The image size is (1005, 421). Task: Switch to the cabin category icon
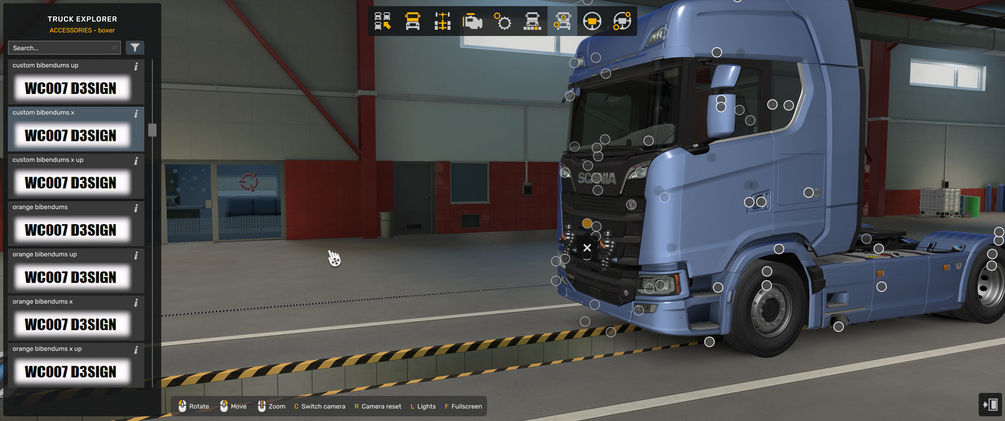pyautogui.click(x=413, y=21)
